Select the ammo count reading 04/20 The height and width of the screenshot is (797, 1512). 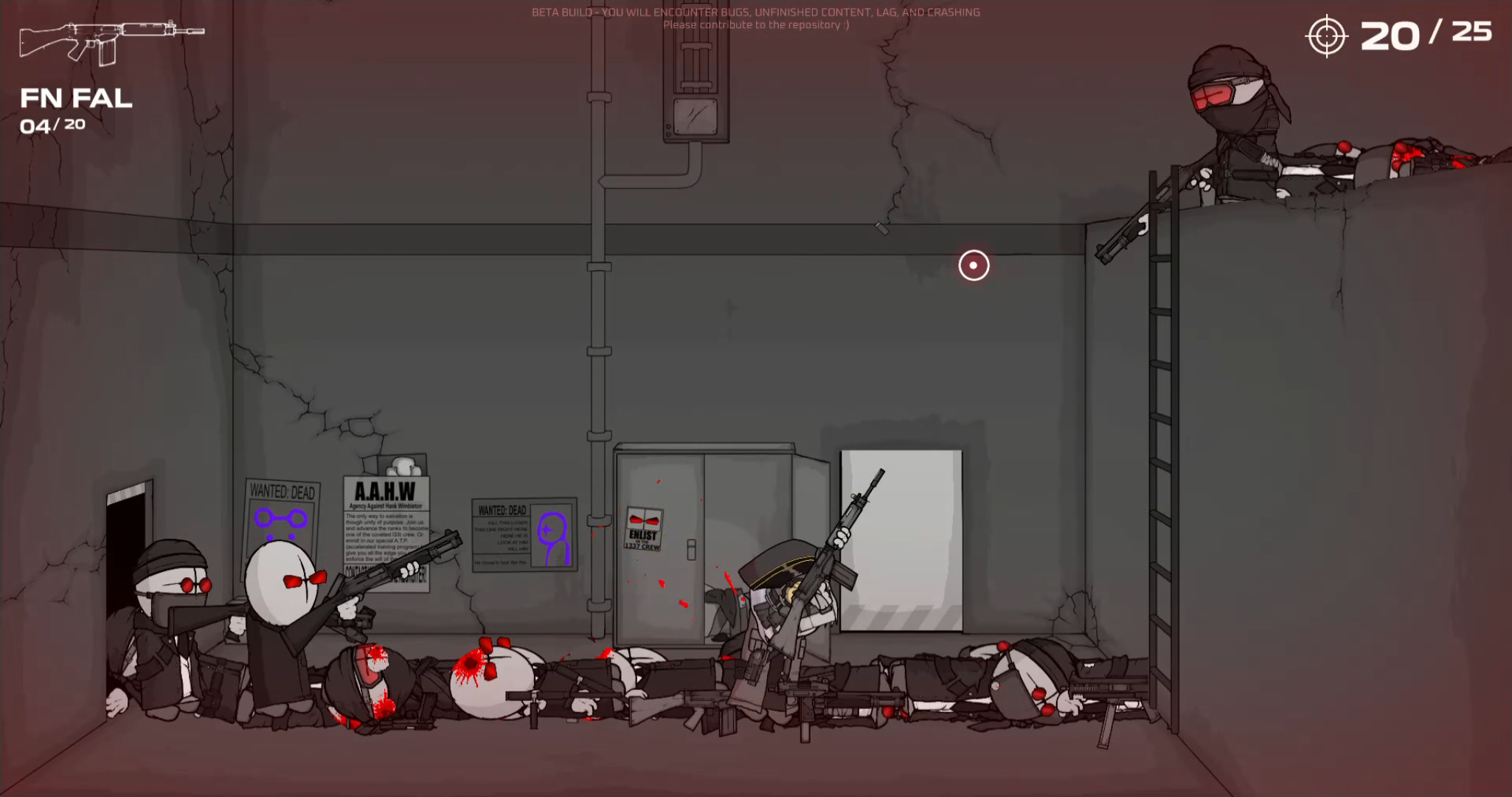tap(52, 125)
